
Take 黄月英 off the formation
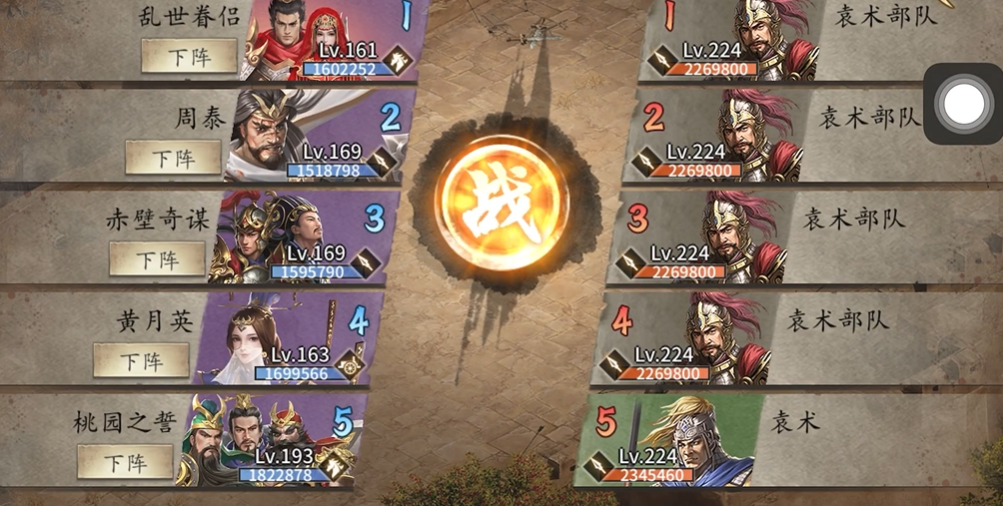pyautogui.click(x=141, y=360)
